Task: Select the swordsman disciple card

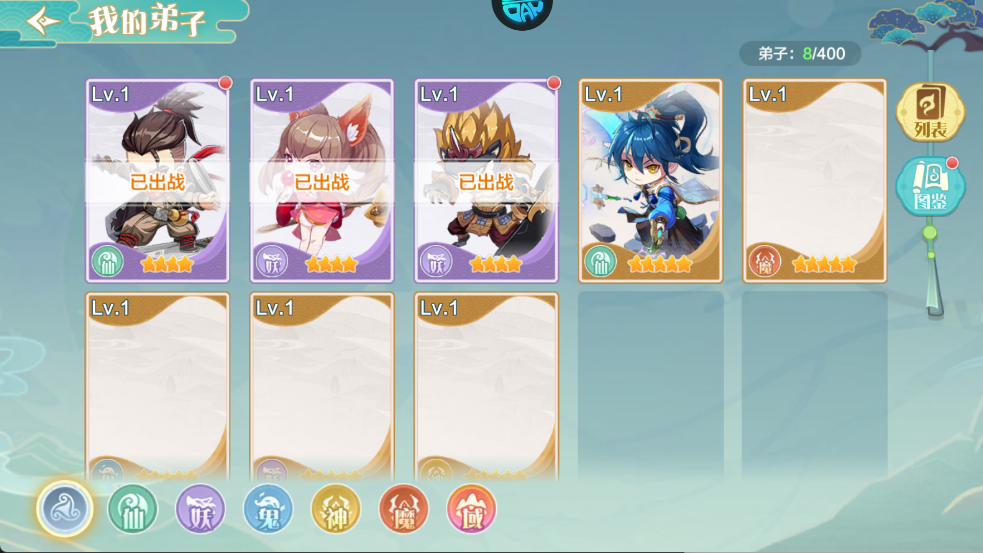Action: [158, 180]
